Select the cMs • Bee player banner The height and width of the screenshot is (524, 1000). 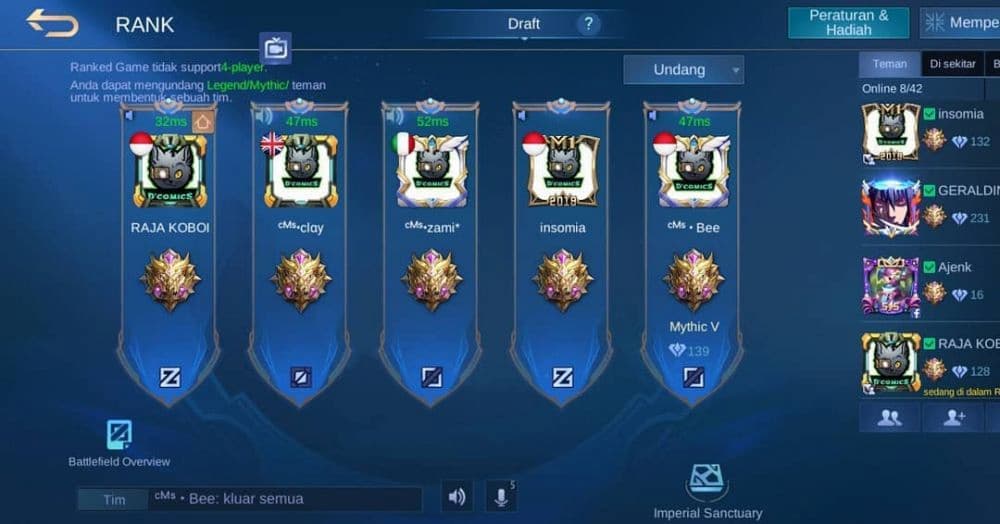(x=693, y=250)
